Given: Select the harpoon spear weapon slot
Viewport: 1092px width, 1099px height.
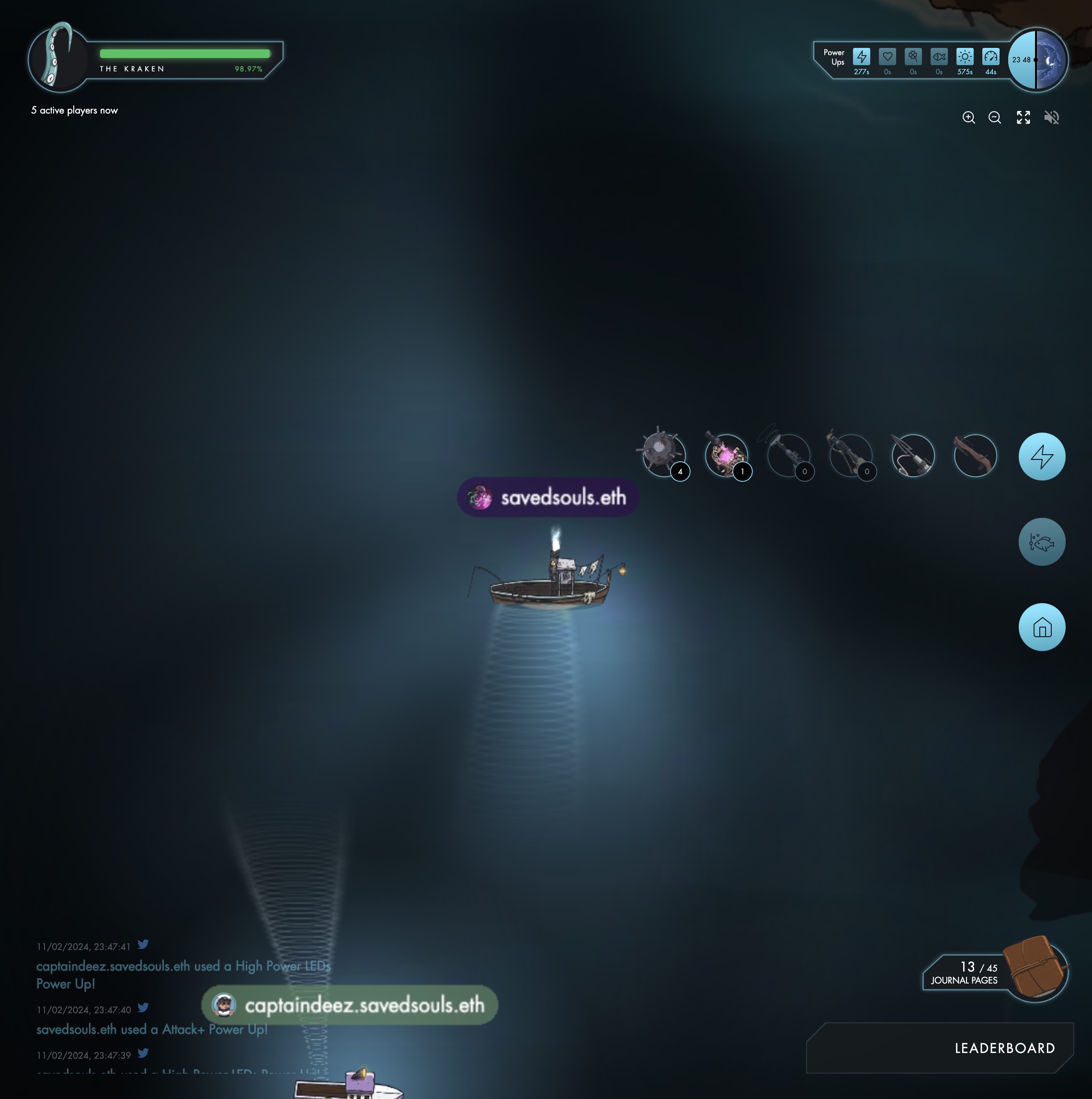Looking at the screenshot, I should point(913,456).
